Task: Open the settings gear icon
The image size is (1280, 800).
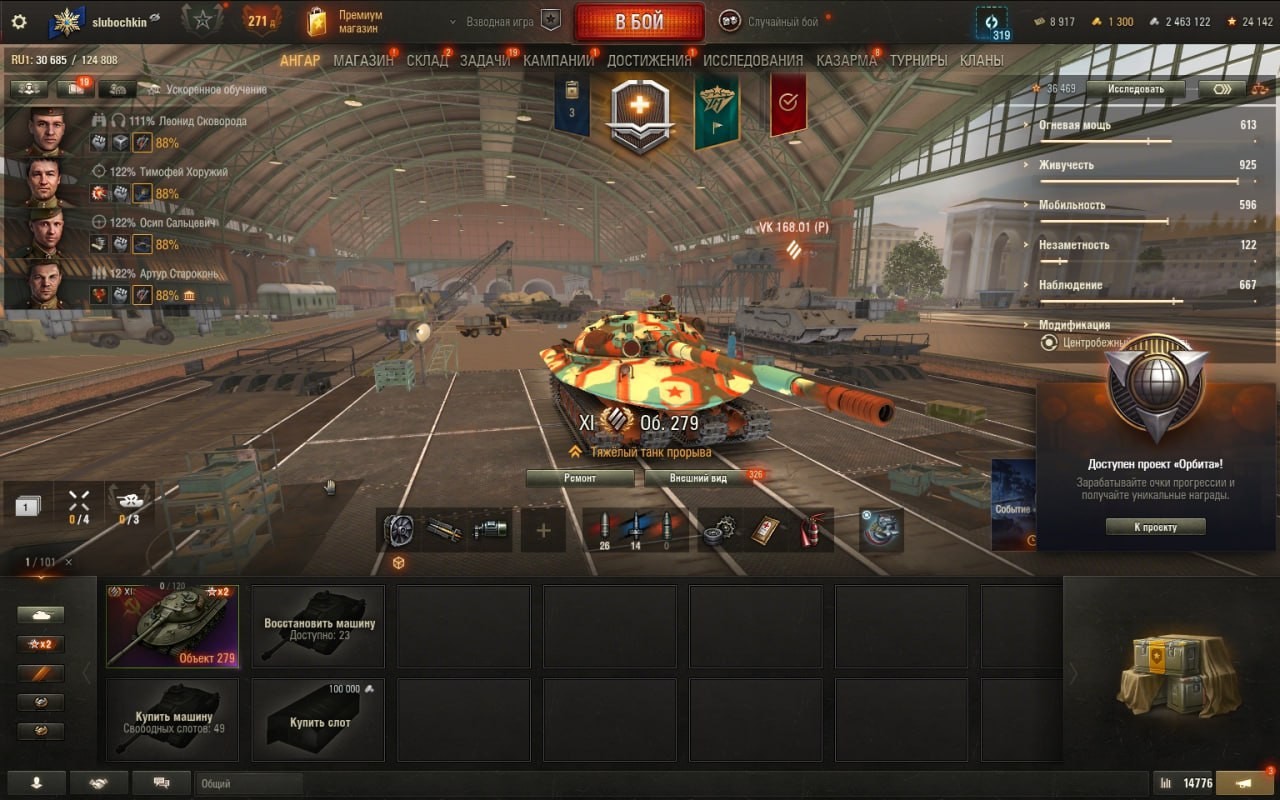Action: tap(18, 22)
